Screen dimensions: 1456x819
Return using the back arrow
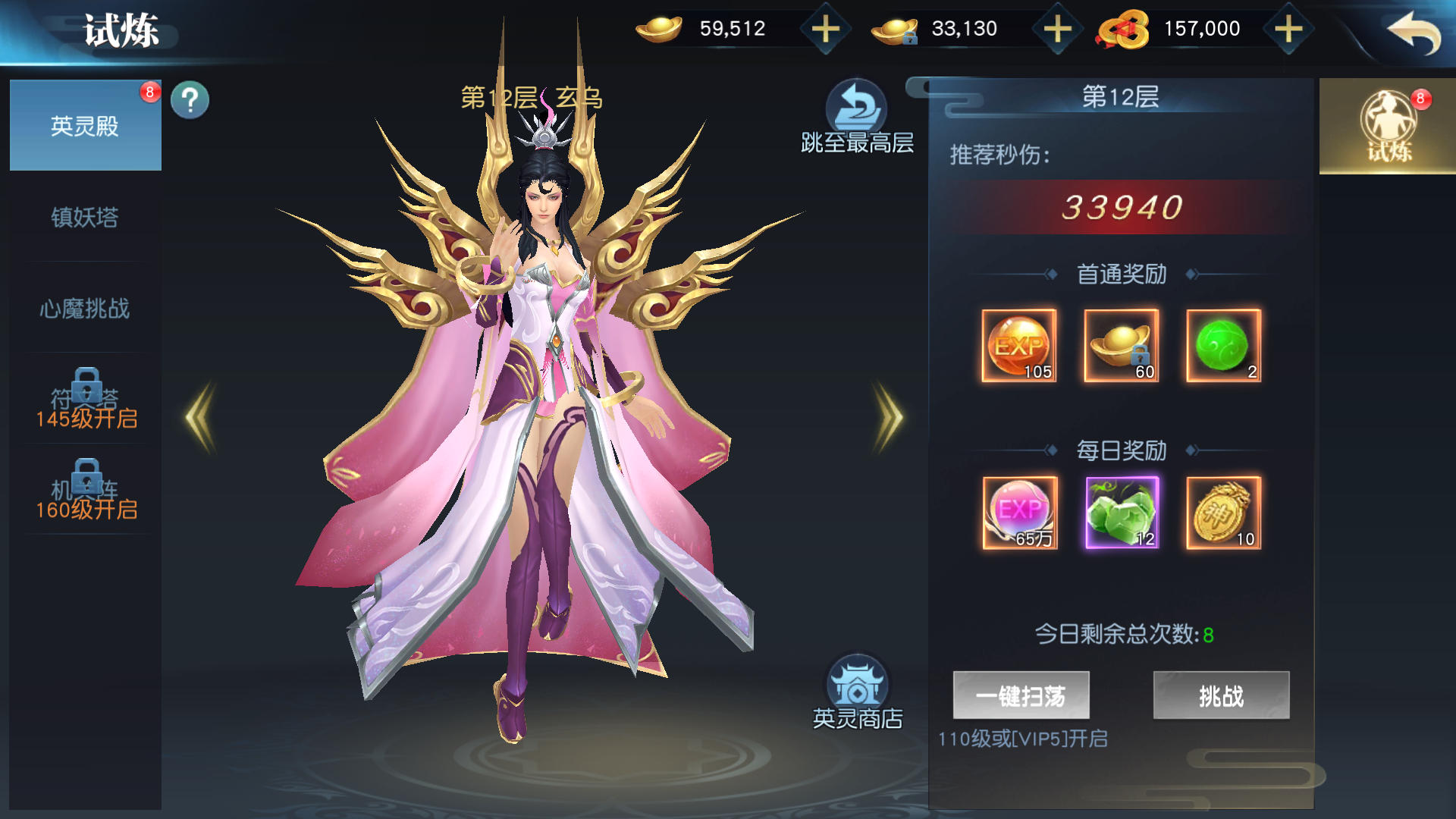tap(1413, 33)
